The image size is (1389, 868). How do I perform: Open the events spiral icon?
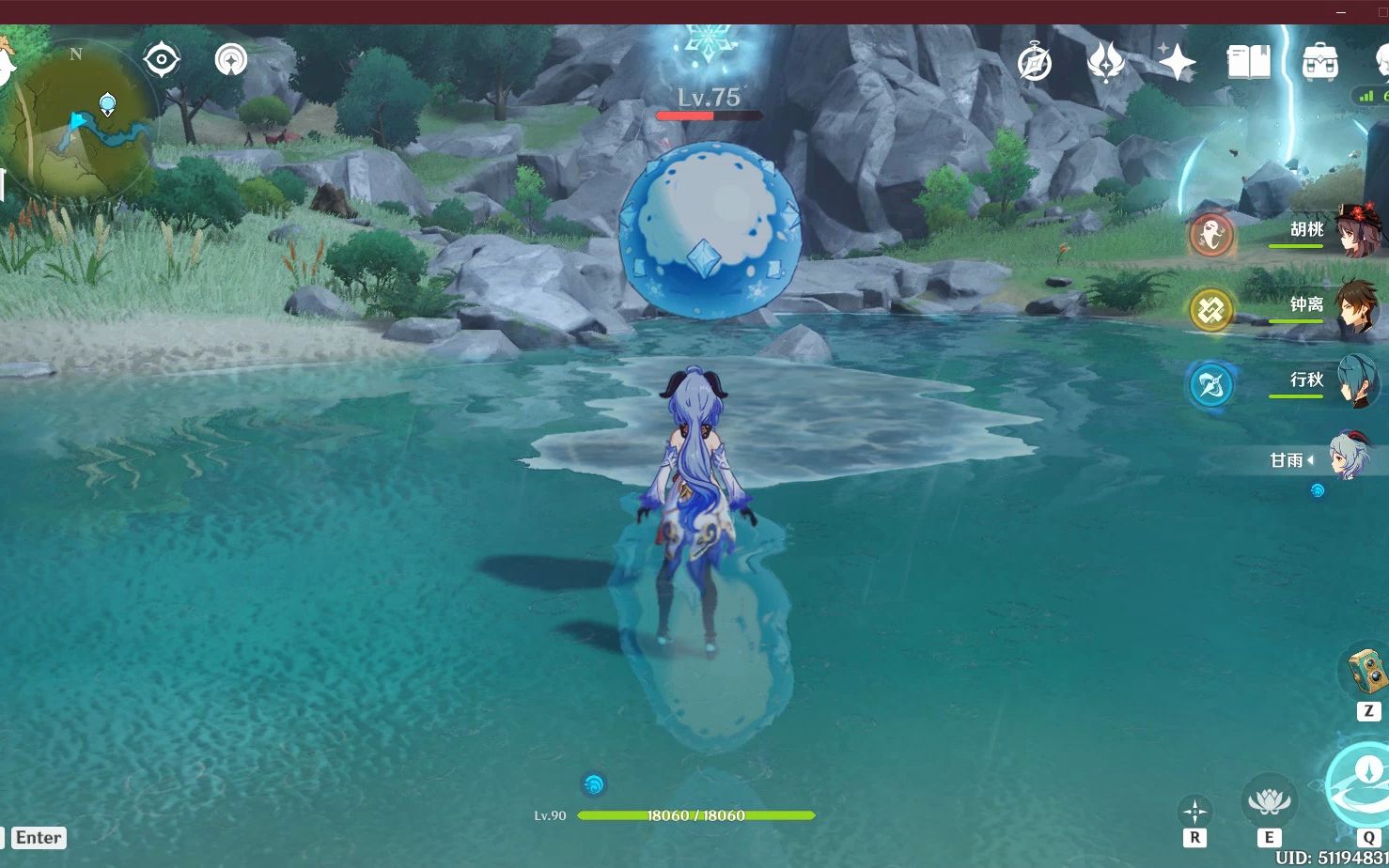(230, 60)
